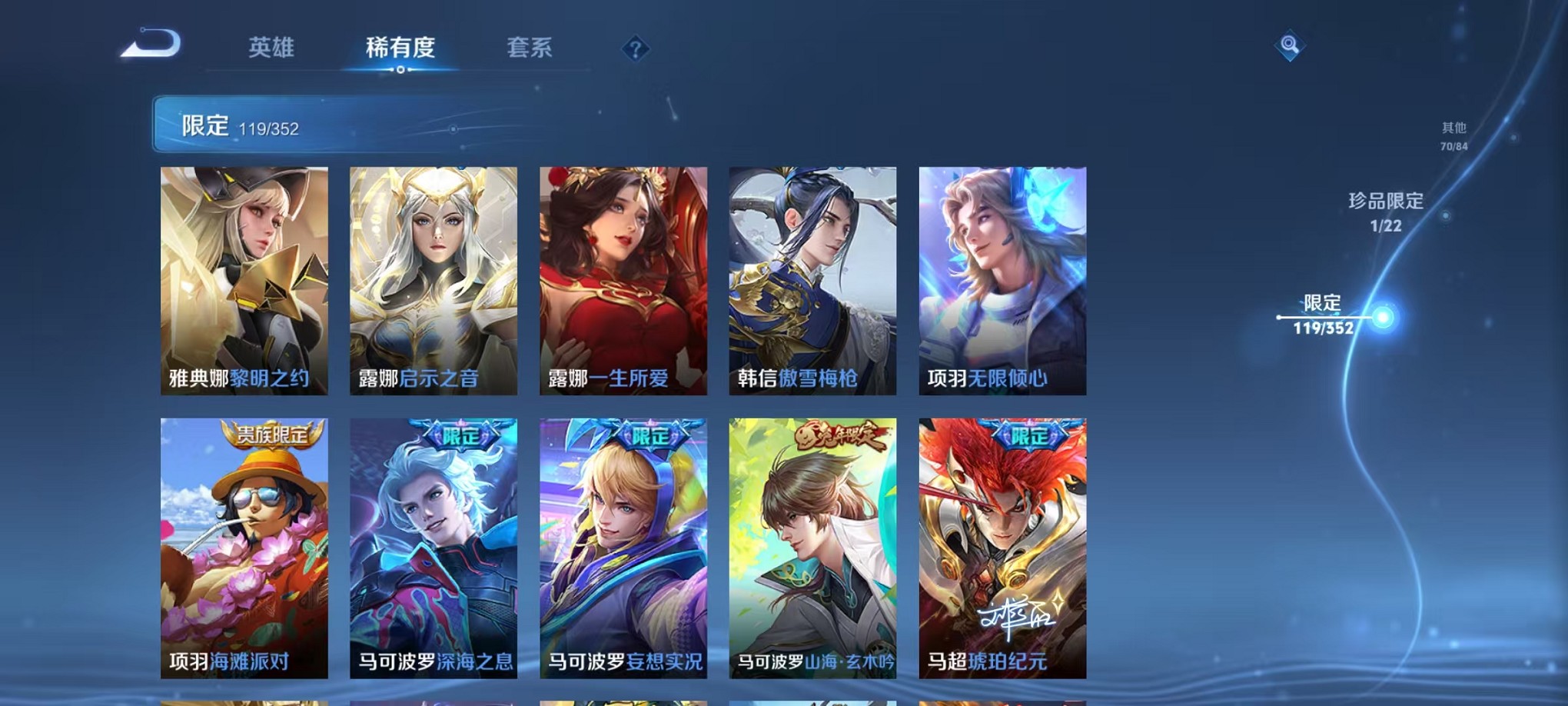Select the 稀有度 tab

pyautogui.click(x=400, y=48)
